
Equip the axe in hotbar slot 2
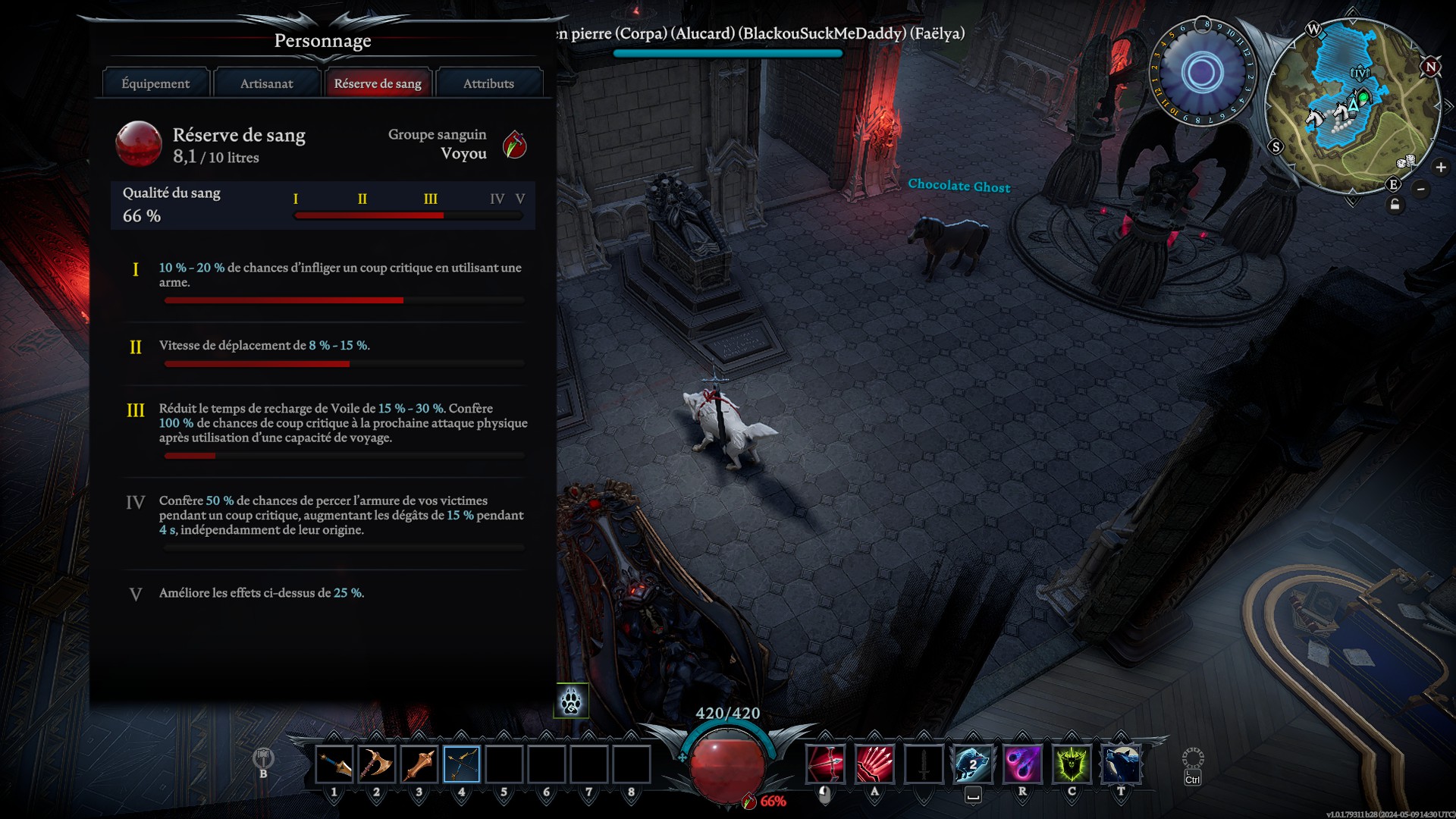tap(377, 764)
